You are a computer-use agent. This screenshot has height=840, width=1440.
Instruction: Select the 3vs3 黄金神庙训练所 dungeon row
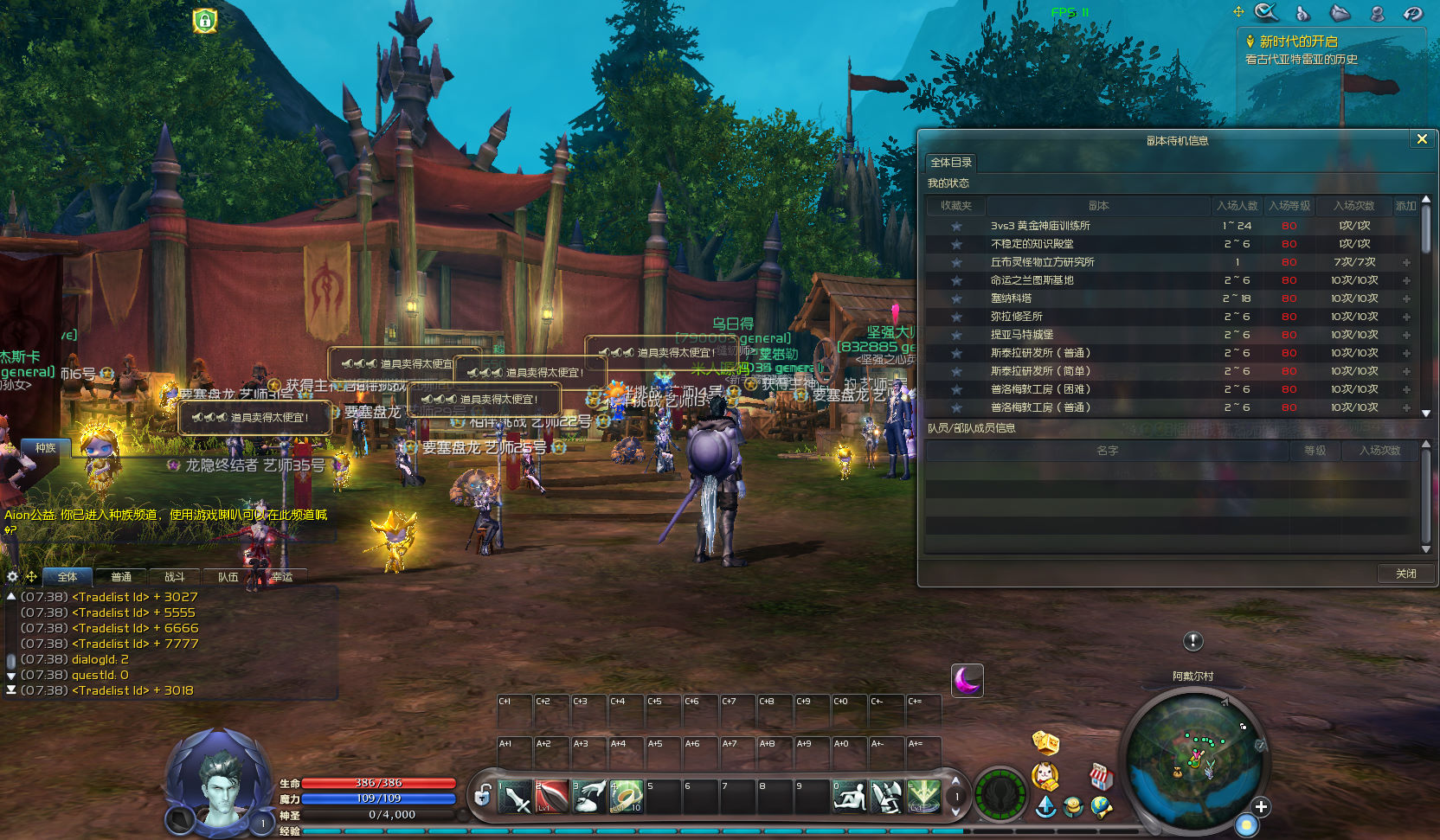pyautogui.click(x=1040, y=226)
